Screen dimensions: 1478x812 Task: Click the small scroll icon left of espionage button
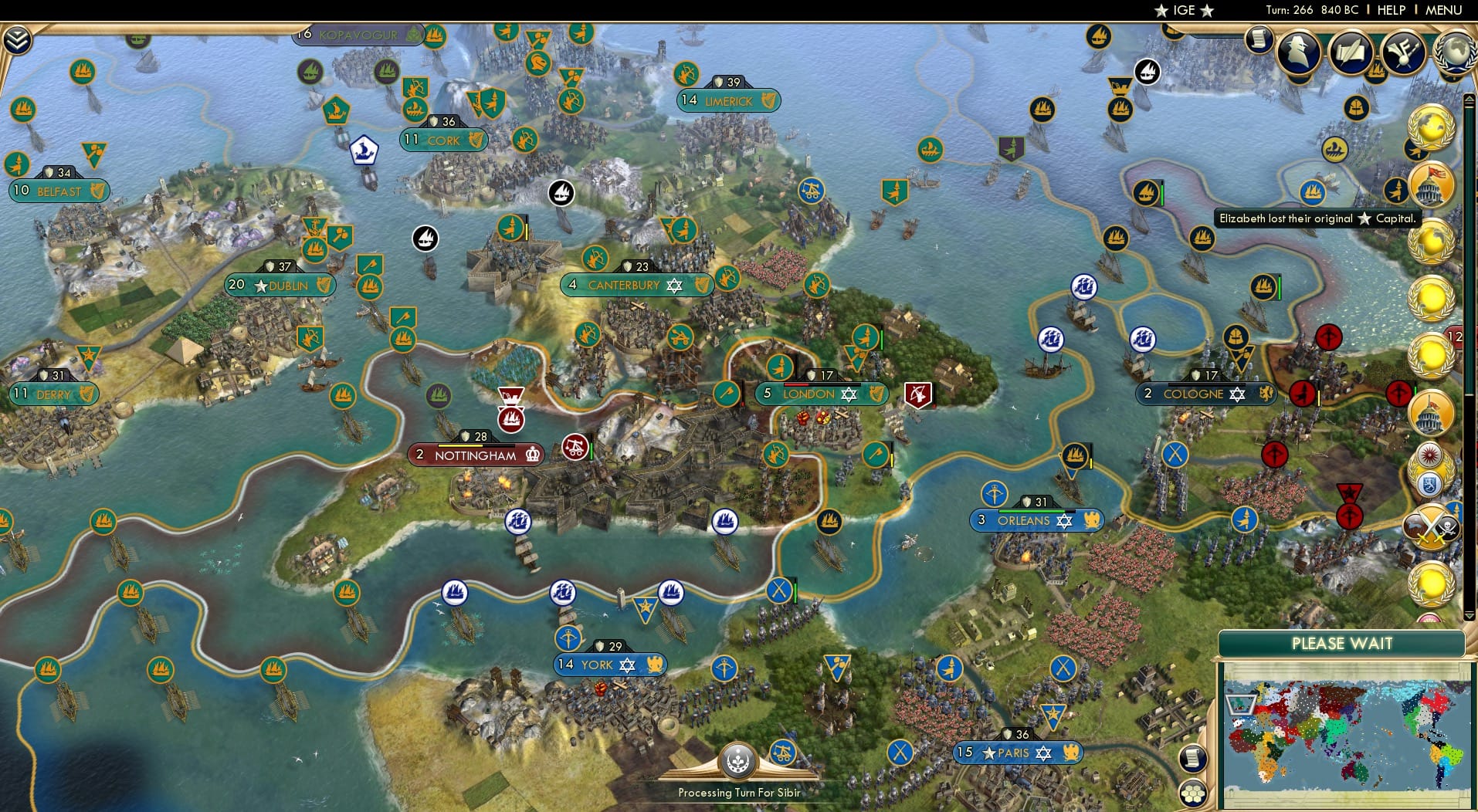tap(1257, 37)
